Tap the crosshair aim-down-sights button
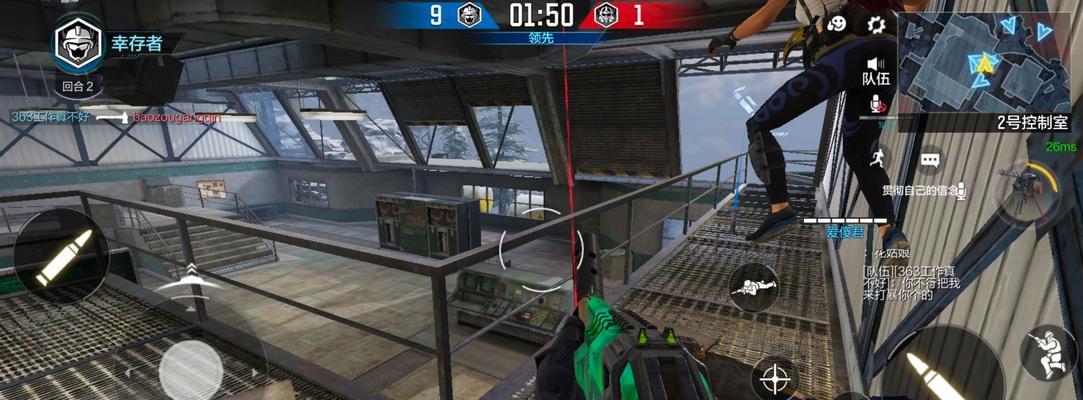1083x400 pixels. click(774, 379)
